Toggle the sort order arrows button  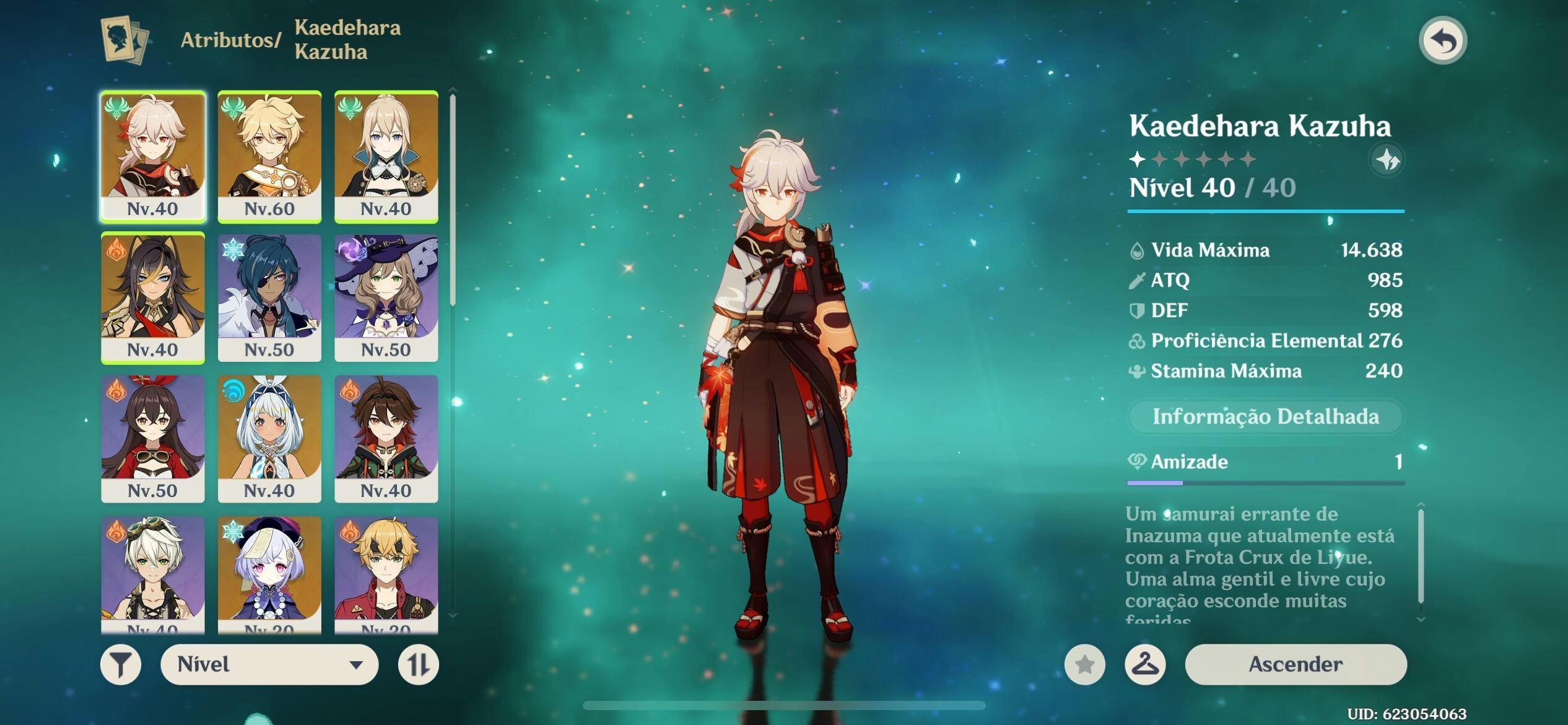pos(418,665)
